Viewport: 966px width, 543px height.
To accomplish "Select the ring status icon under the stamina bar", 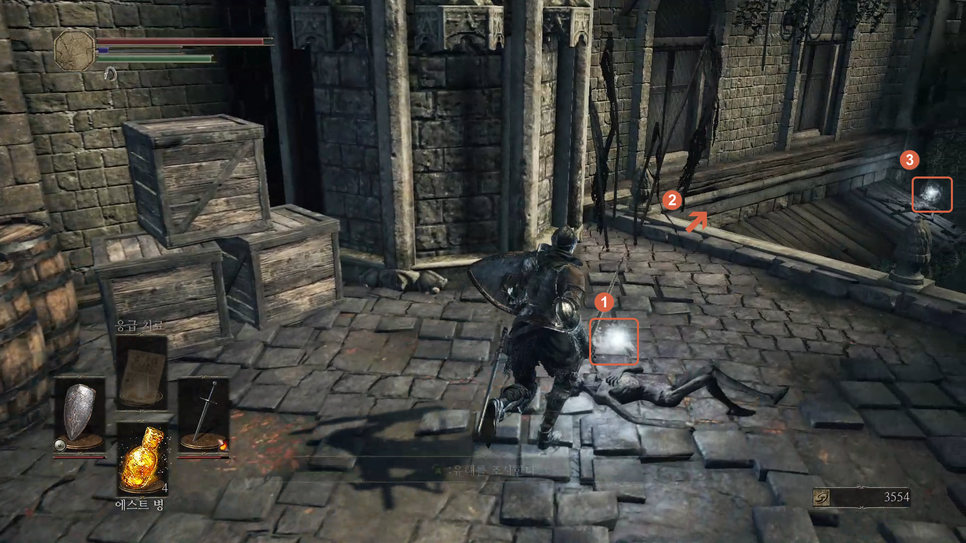I will (x=110, y=74).
